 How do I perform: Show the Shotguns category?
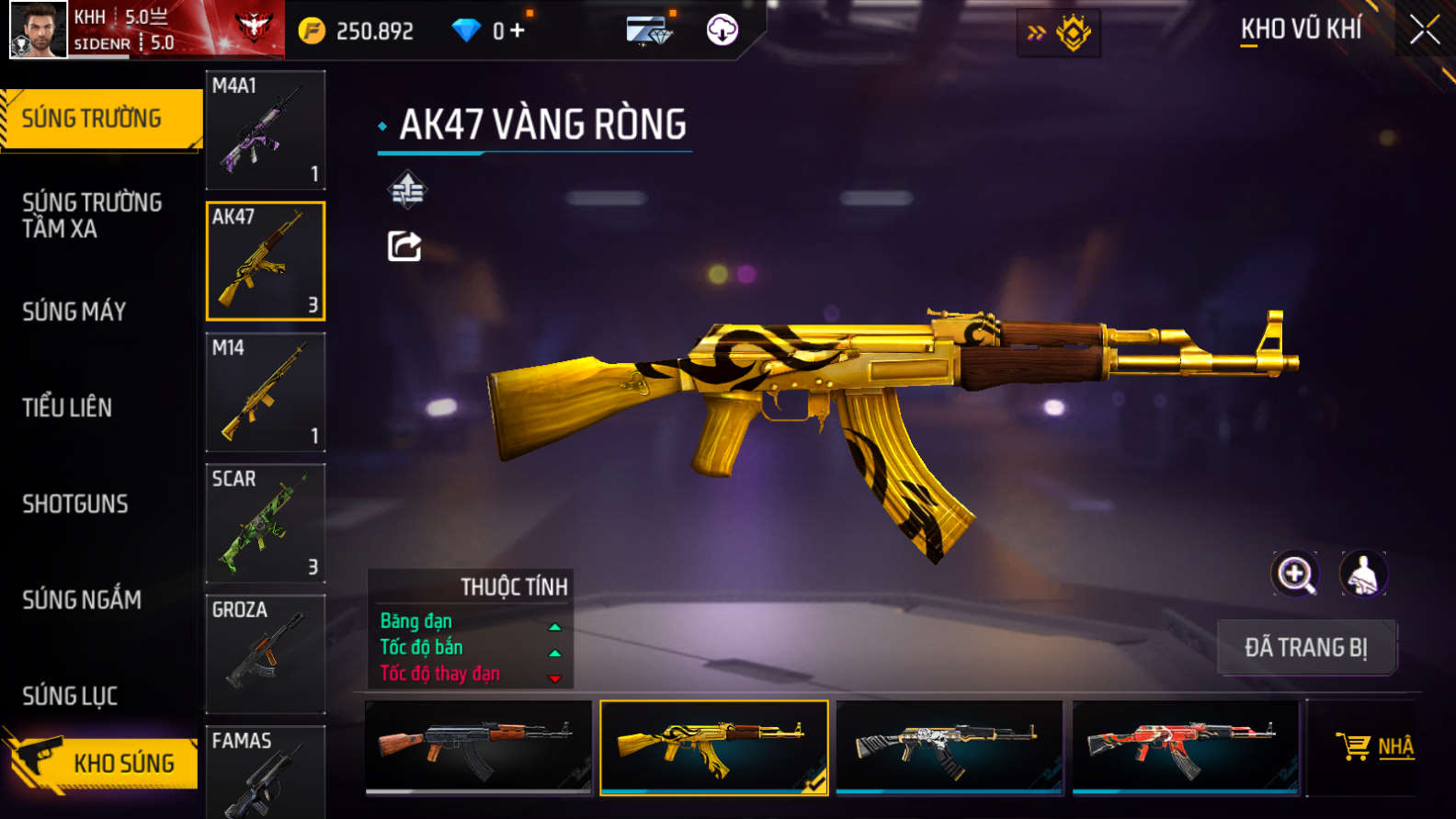(x=75, y=504)
